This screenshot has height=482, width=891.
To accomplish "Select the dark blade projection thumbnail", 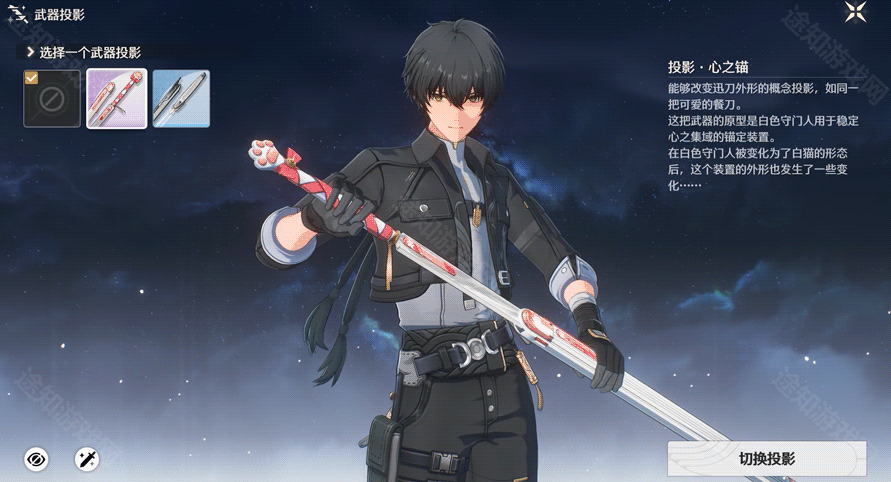I will tap(181, 98).
